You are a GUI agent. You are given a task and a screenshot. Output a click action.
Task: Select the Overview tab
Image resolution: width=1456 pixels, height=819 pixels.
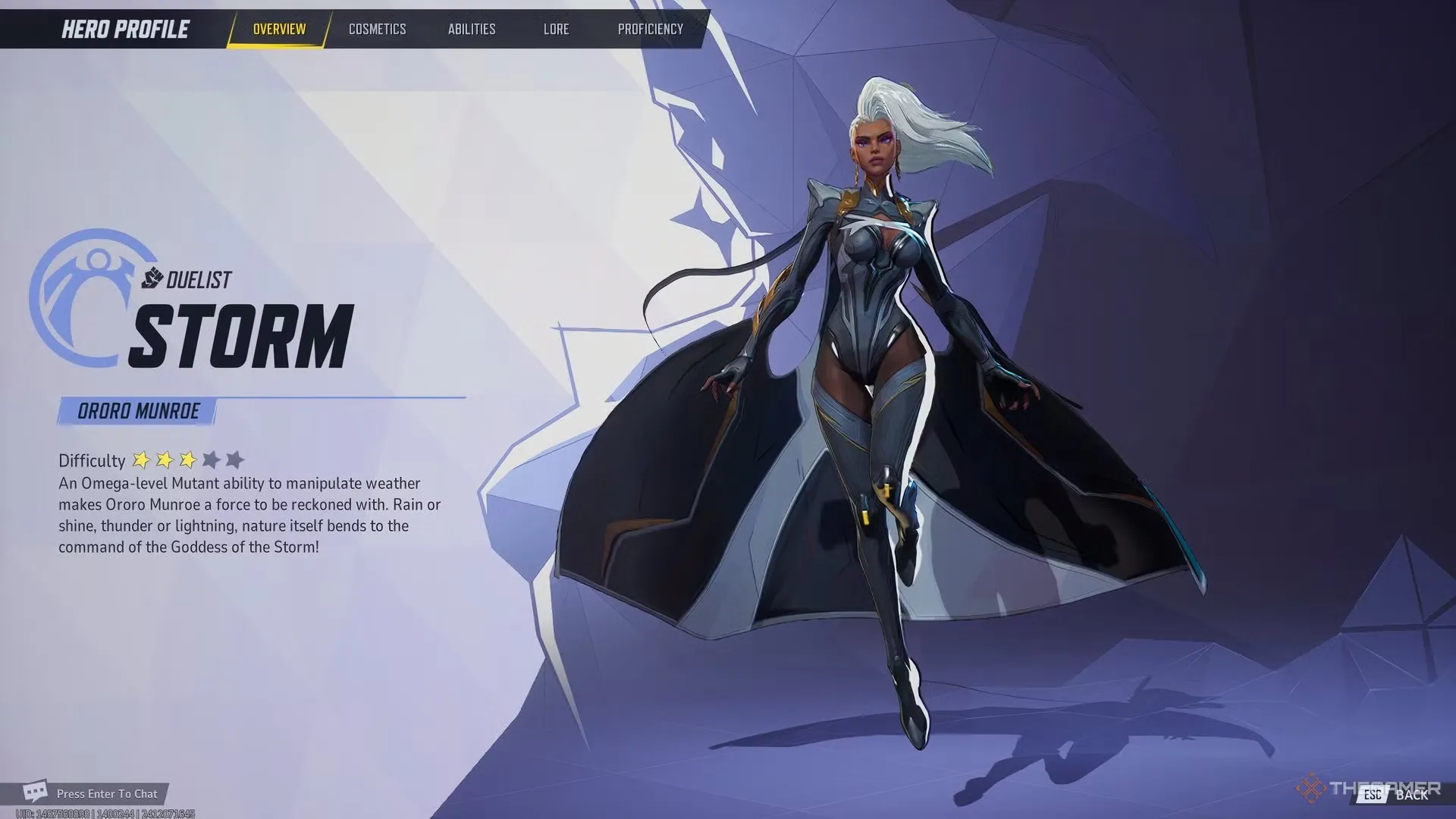pos(279,30)
